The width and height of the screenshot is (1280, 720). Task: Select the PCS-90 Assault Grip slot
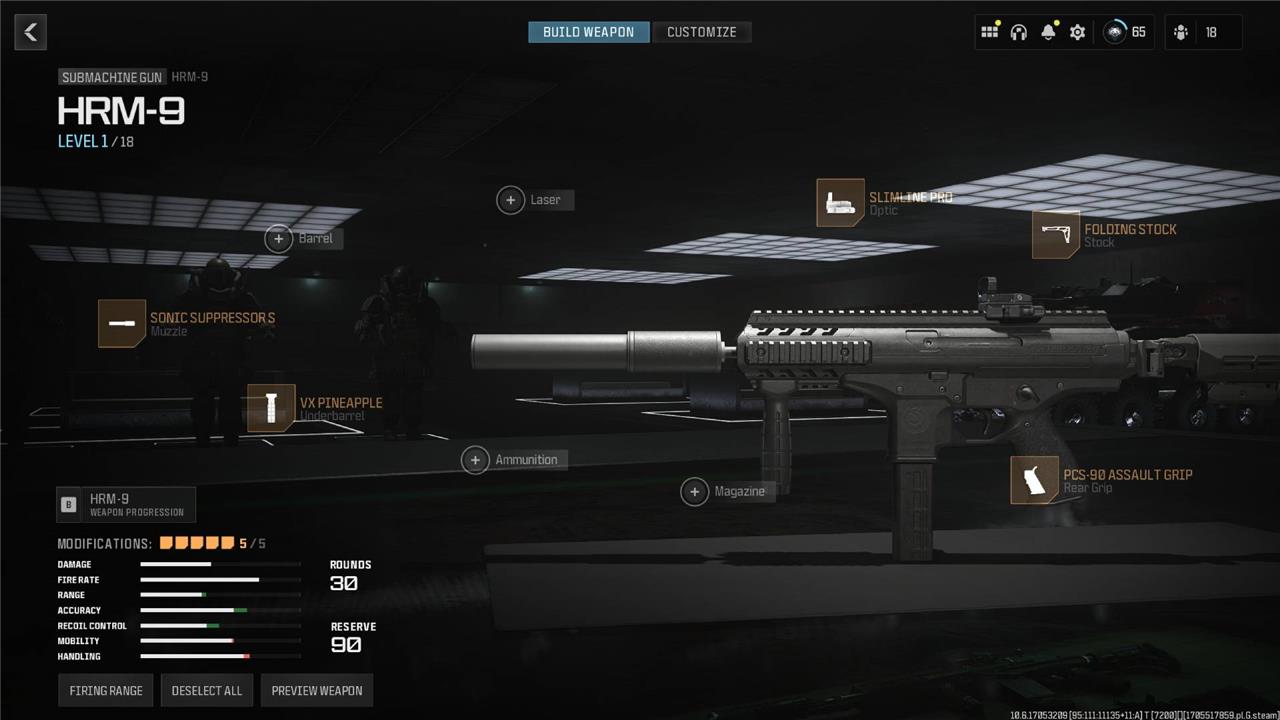pyautogui.click(x=1034, y=480)
